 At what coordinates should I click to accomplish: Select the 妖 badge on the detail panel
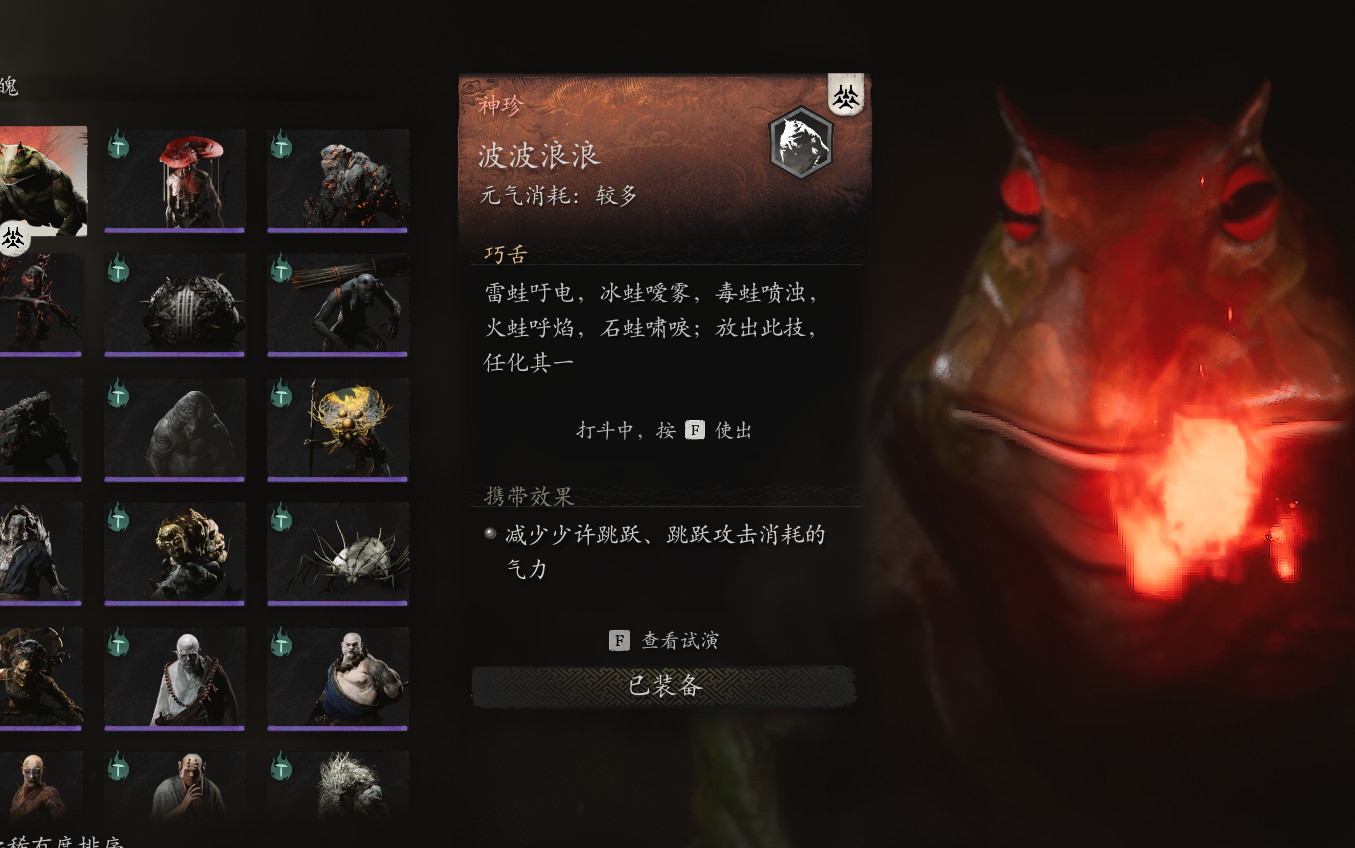(x=846, y=96)
